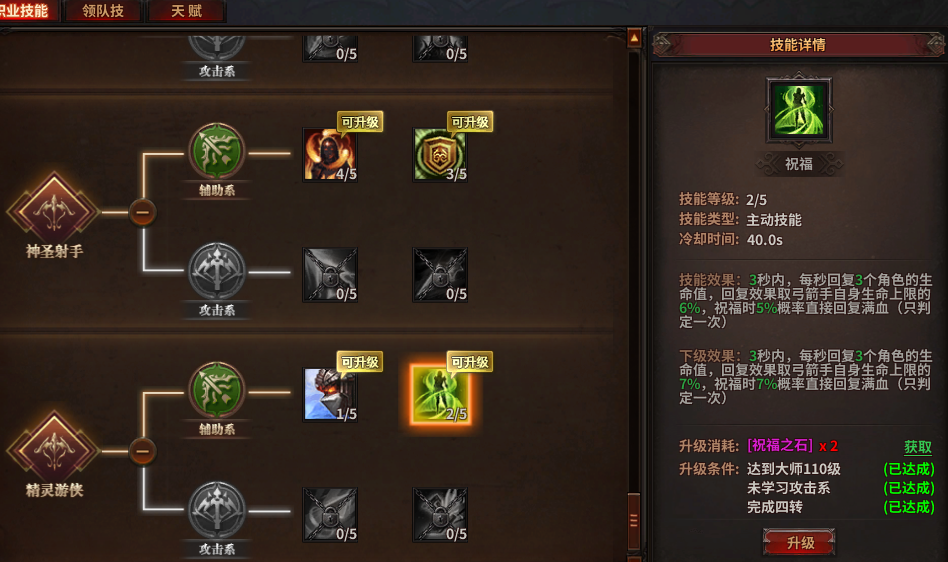Choose the fiery hooded figure skill at 4/5
Image resolution: width=948 pixels, height=562 pixels.
[x=330, y=155]
